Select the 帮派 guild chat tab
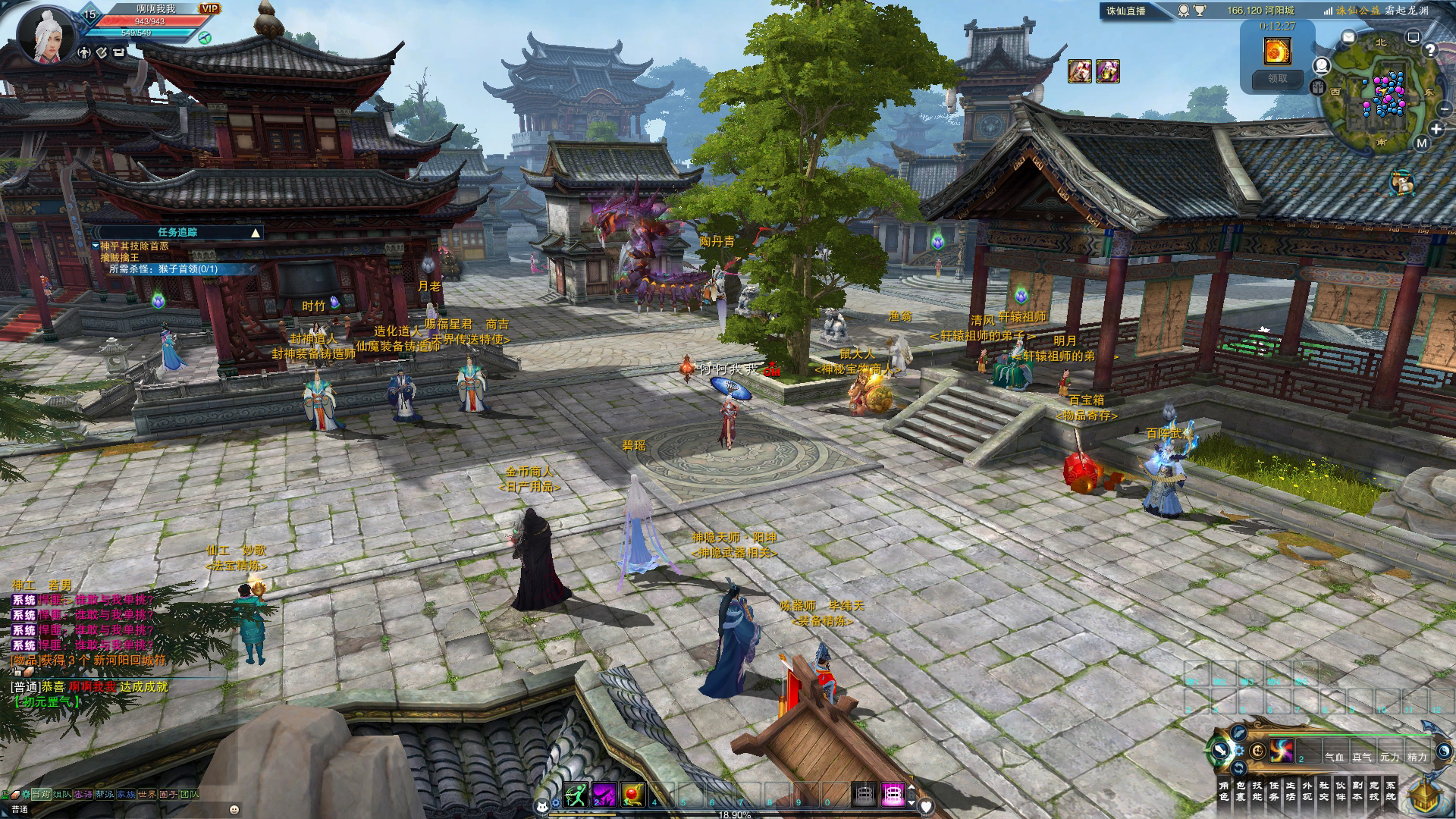 [105, 794]
